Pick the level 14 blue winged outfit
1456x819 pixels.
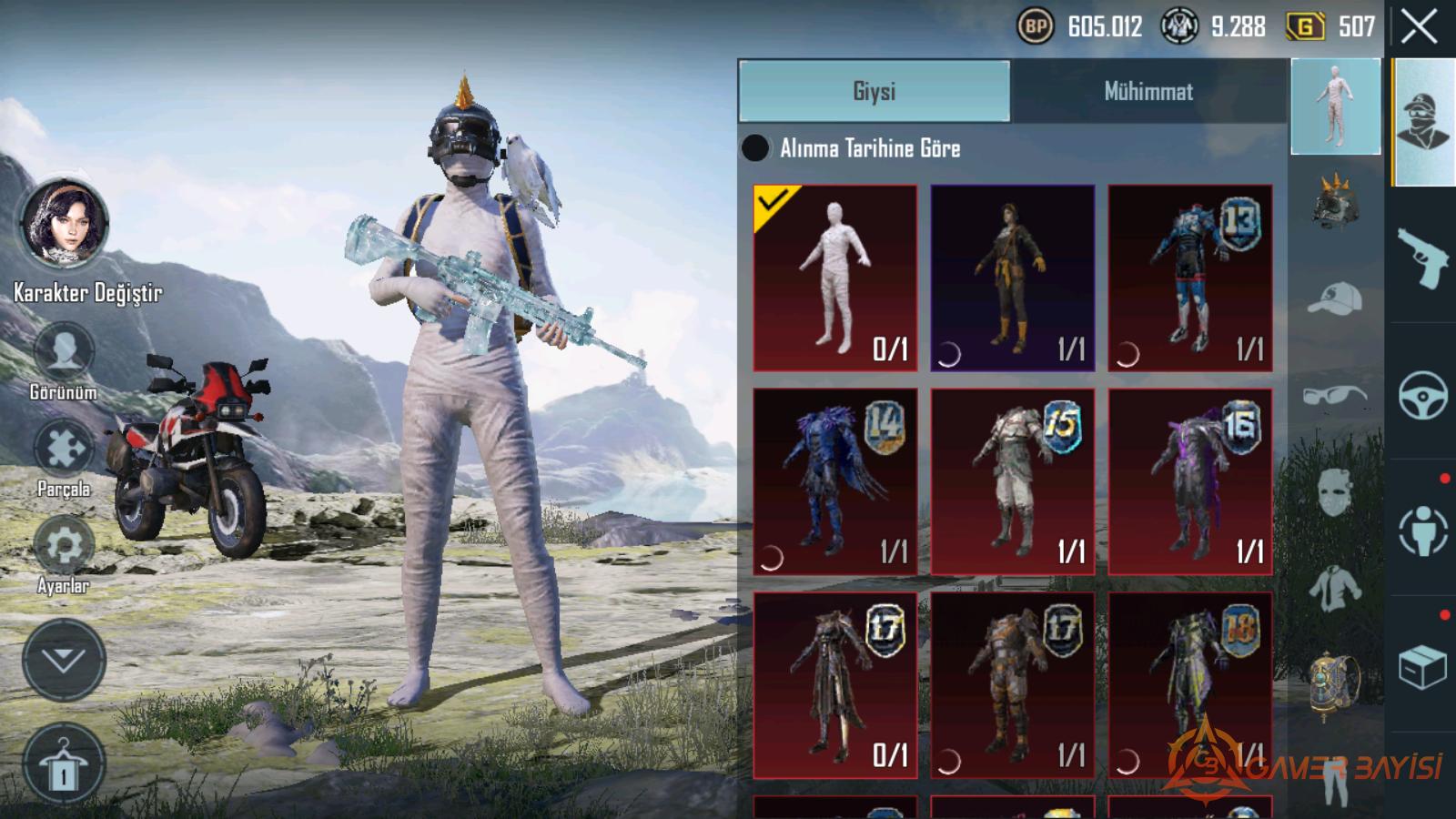coord(834,481)
